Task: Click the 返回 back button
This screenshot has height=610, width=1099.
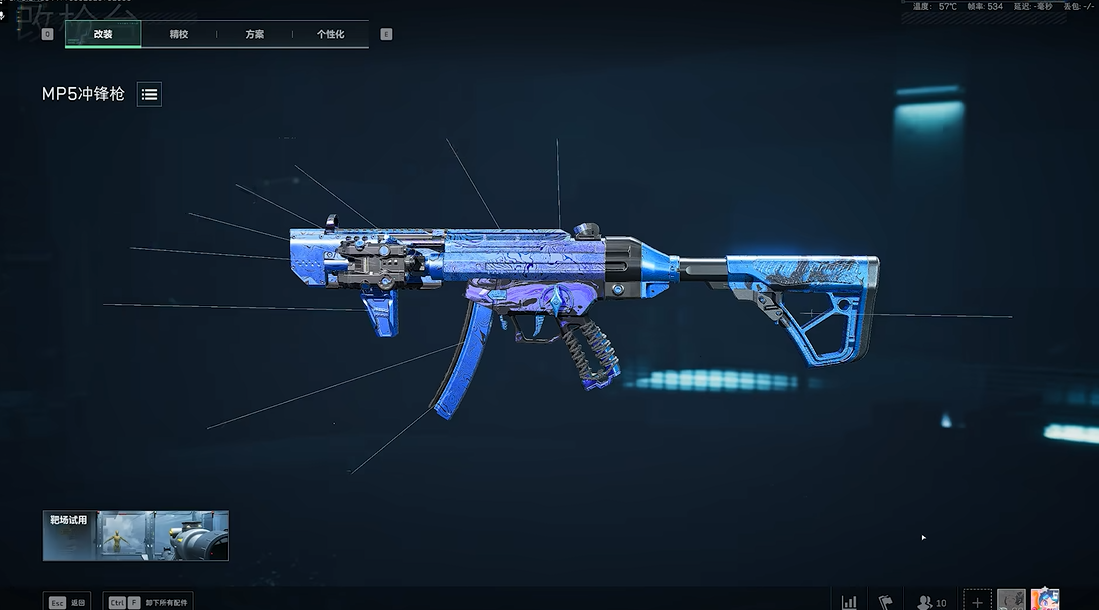Action: pos(67,602)
